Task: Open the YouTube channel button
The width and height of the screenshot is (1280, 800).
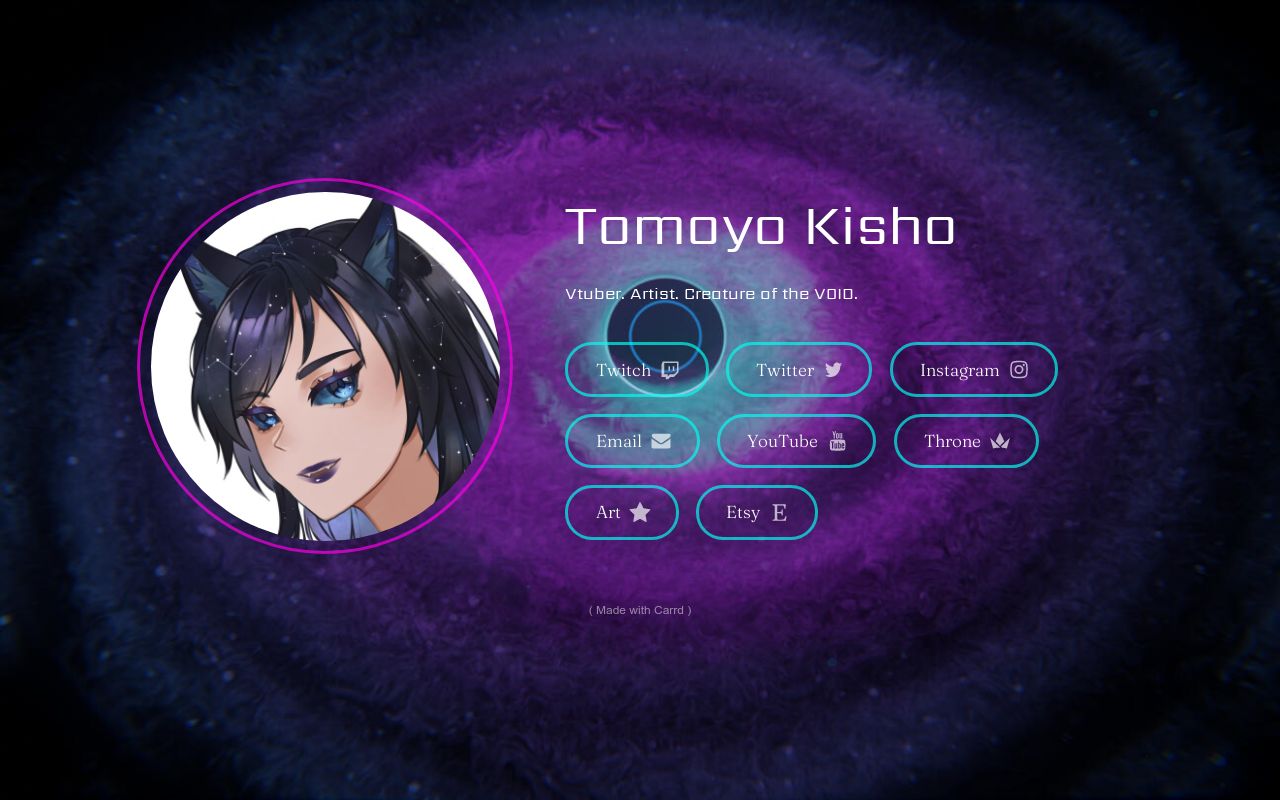Action: [796, 441]
